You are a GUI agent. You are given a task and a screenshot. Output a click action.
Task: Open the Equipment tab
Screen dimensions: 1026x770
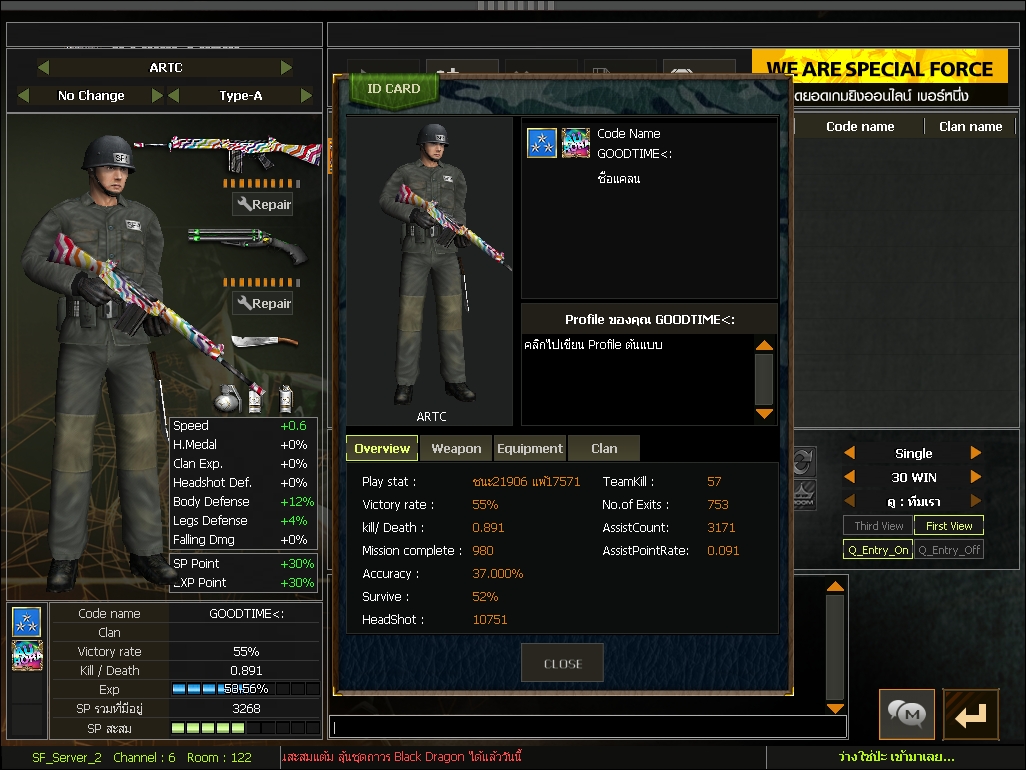pos(529,449)
